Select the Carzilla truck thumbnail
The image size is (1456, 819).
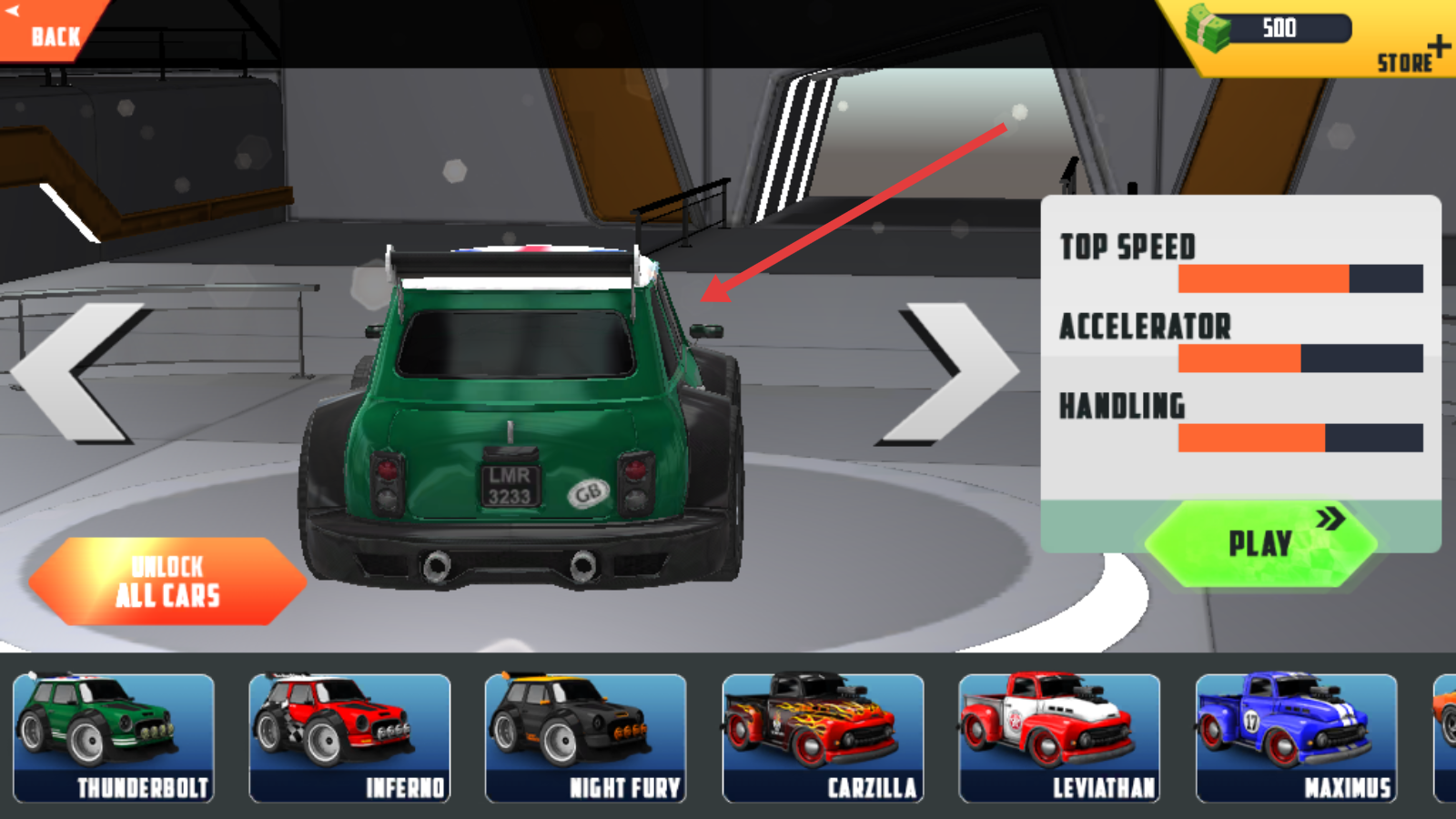pos(823,738)
